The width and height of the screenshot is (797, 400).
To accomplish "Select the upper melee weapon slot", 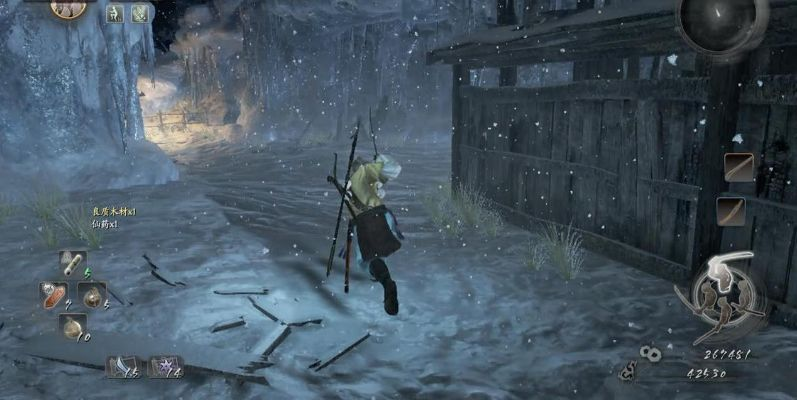I will [x=739, y=167].
